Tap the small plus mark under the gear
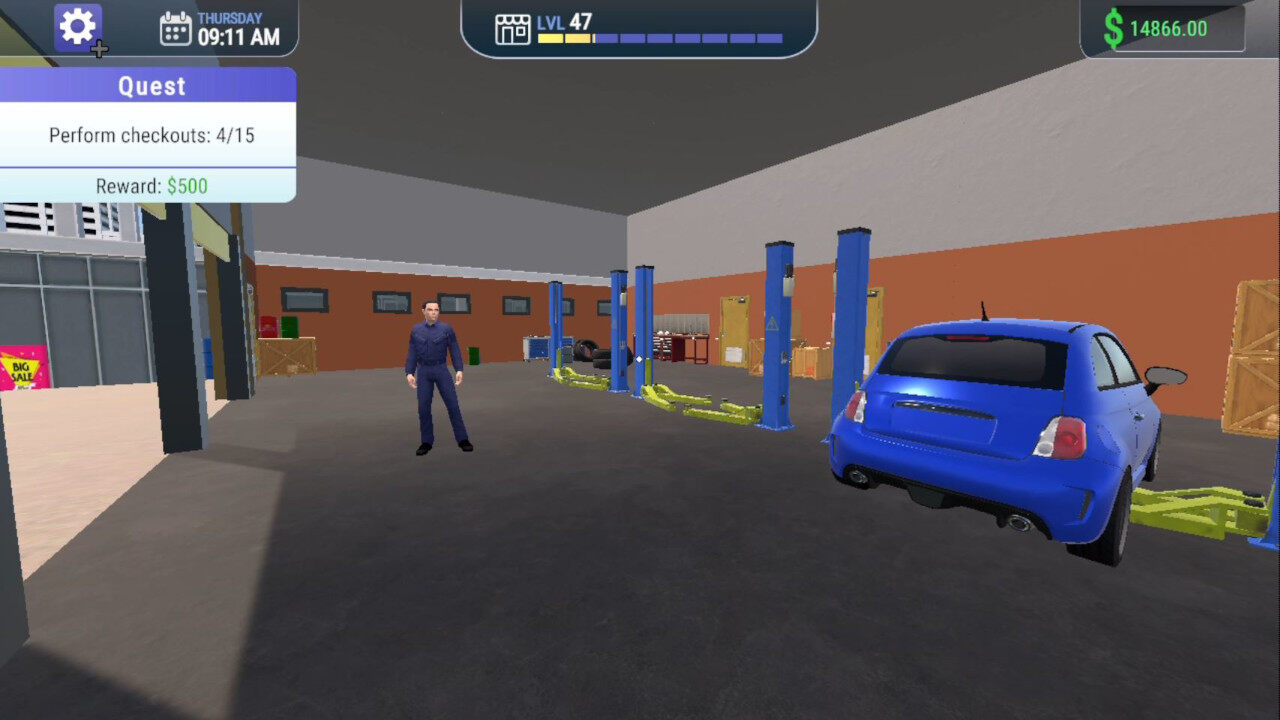The width and height of the screenshot is (1280, 720). 98,48
